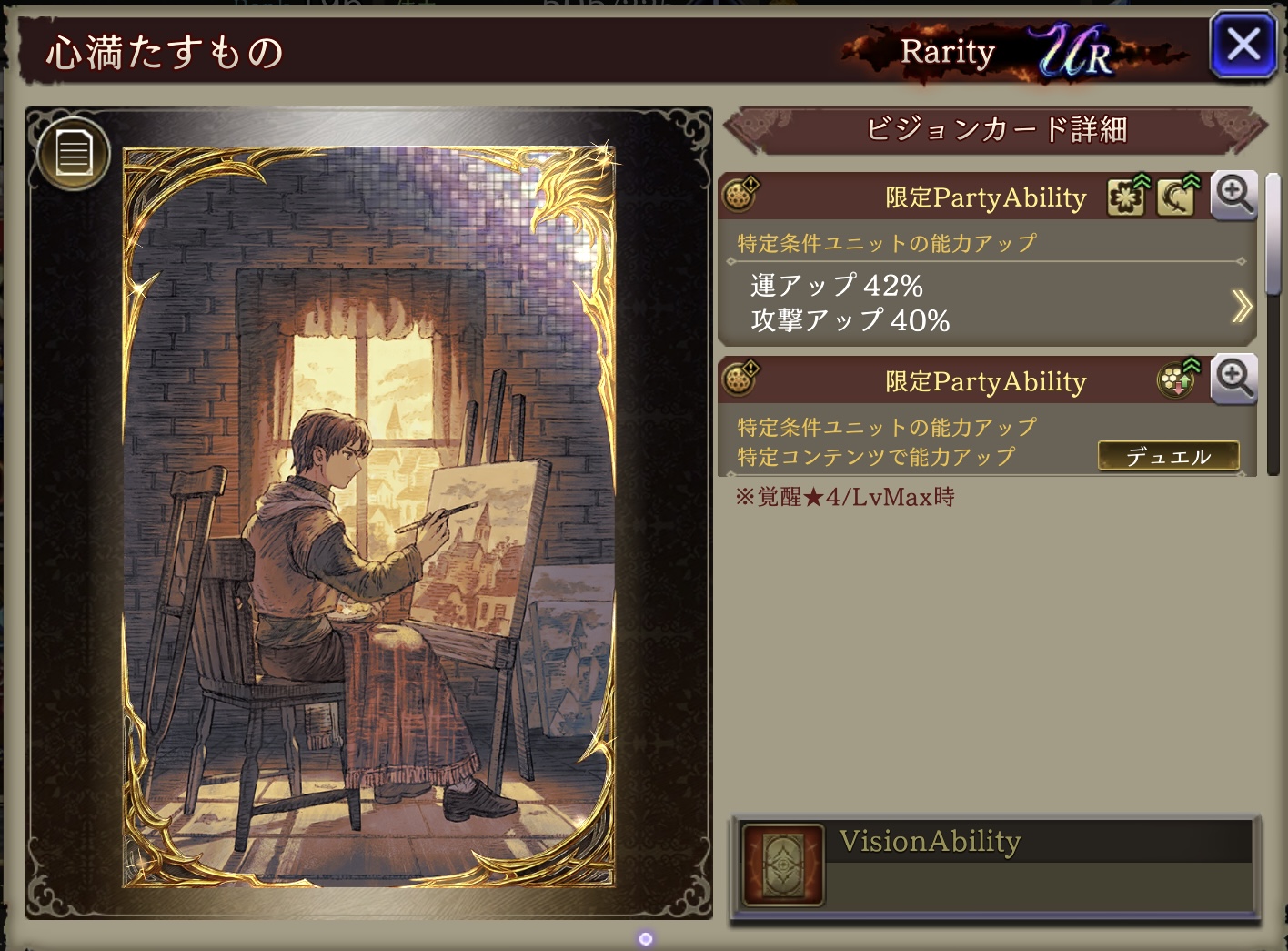Screen dimensions: 1288x951
Task: Click the ability list scrollbar
Action: point(1273,237)
